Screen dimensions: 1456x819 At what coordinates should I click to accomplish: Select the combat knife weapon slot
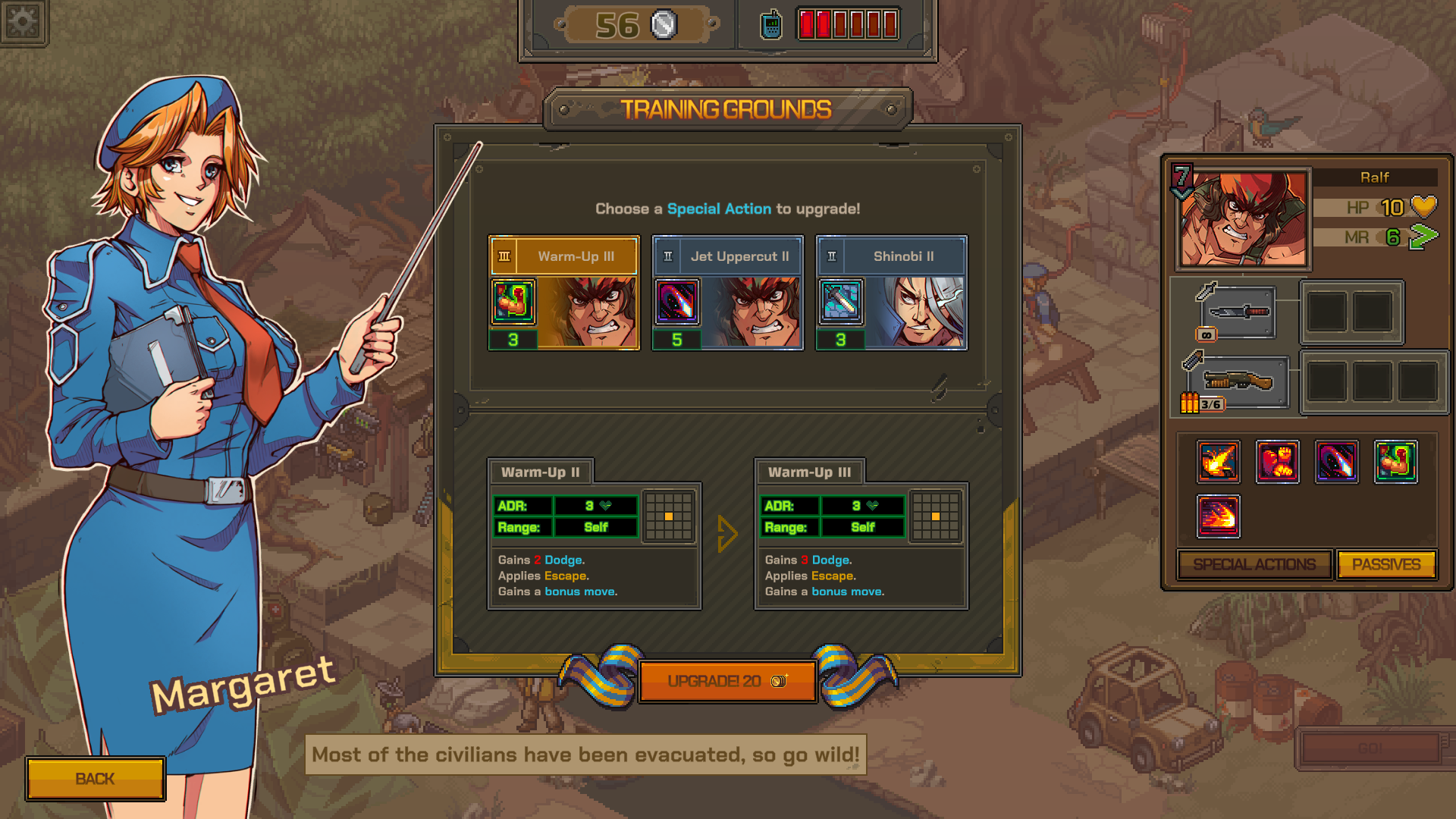[1238, 312]
